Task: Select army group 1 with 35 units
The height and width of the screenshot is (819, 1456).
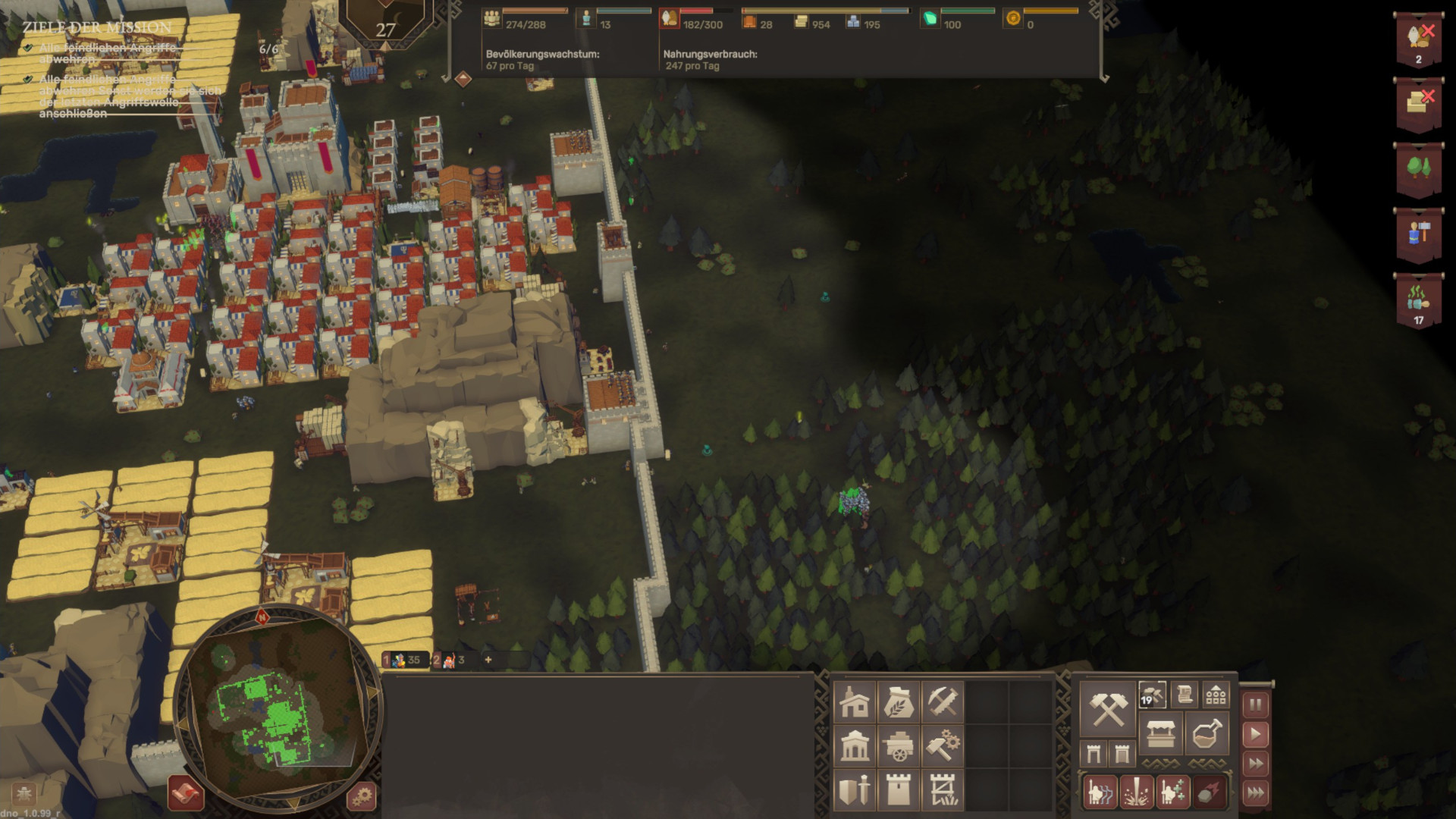Action: pos(405,660)
